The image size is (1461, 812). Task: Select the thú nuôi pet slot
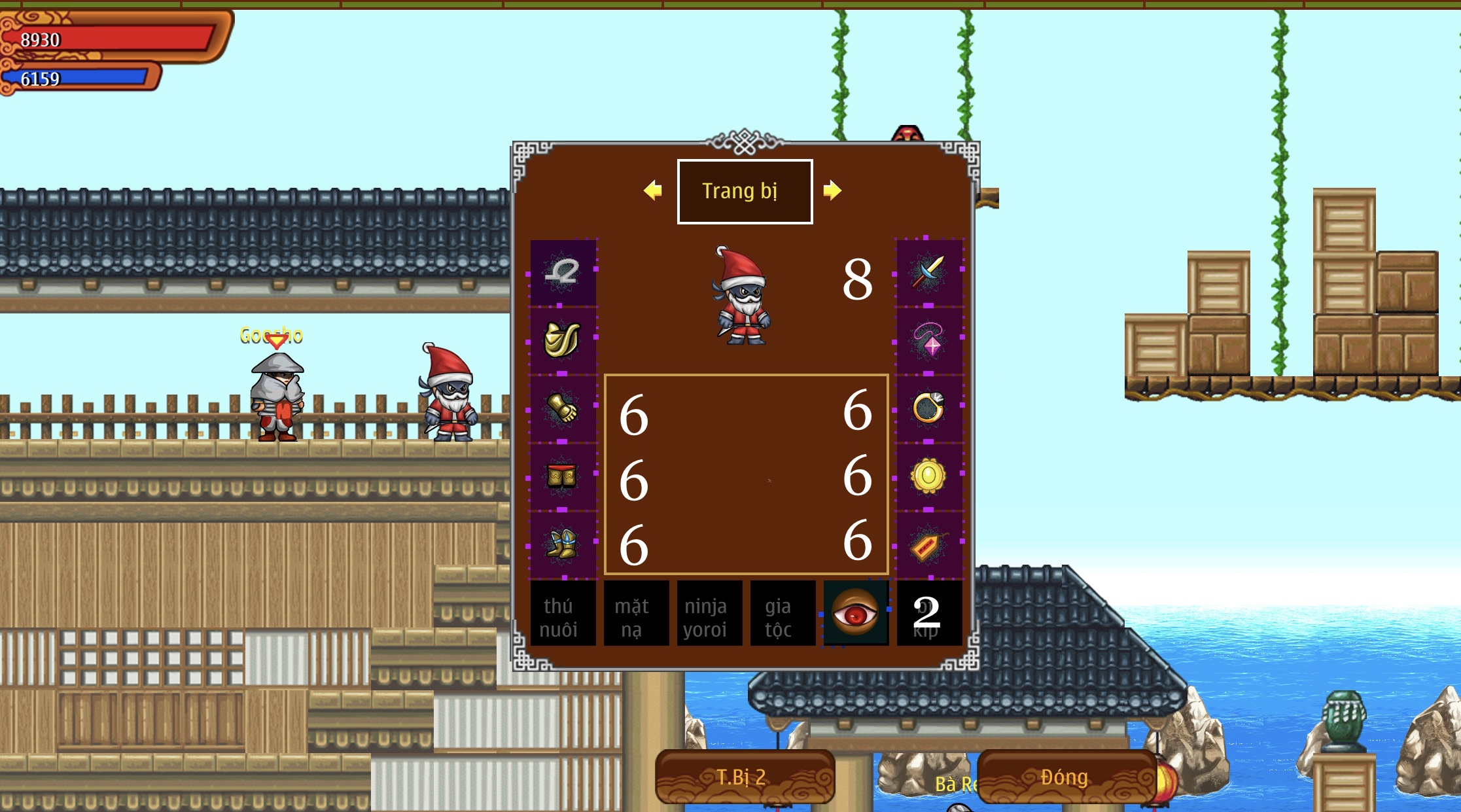pos(563,613)
